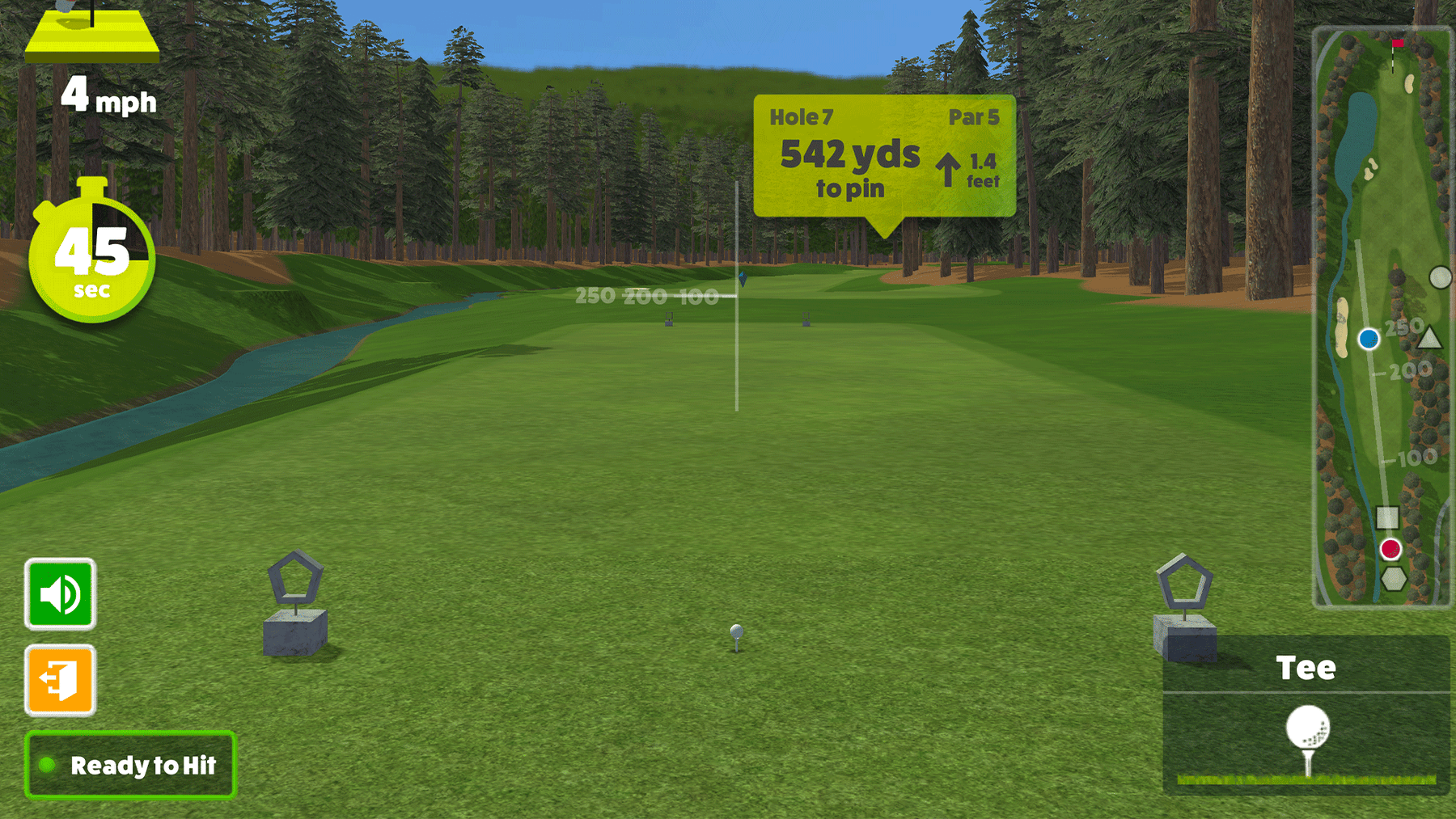Select the Tee label tab
Screen dimensions: 1456x819
1307,668
